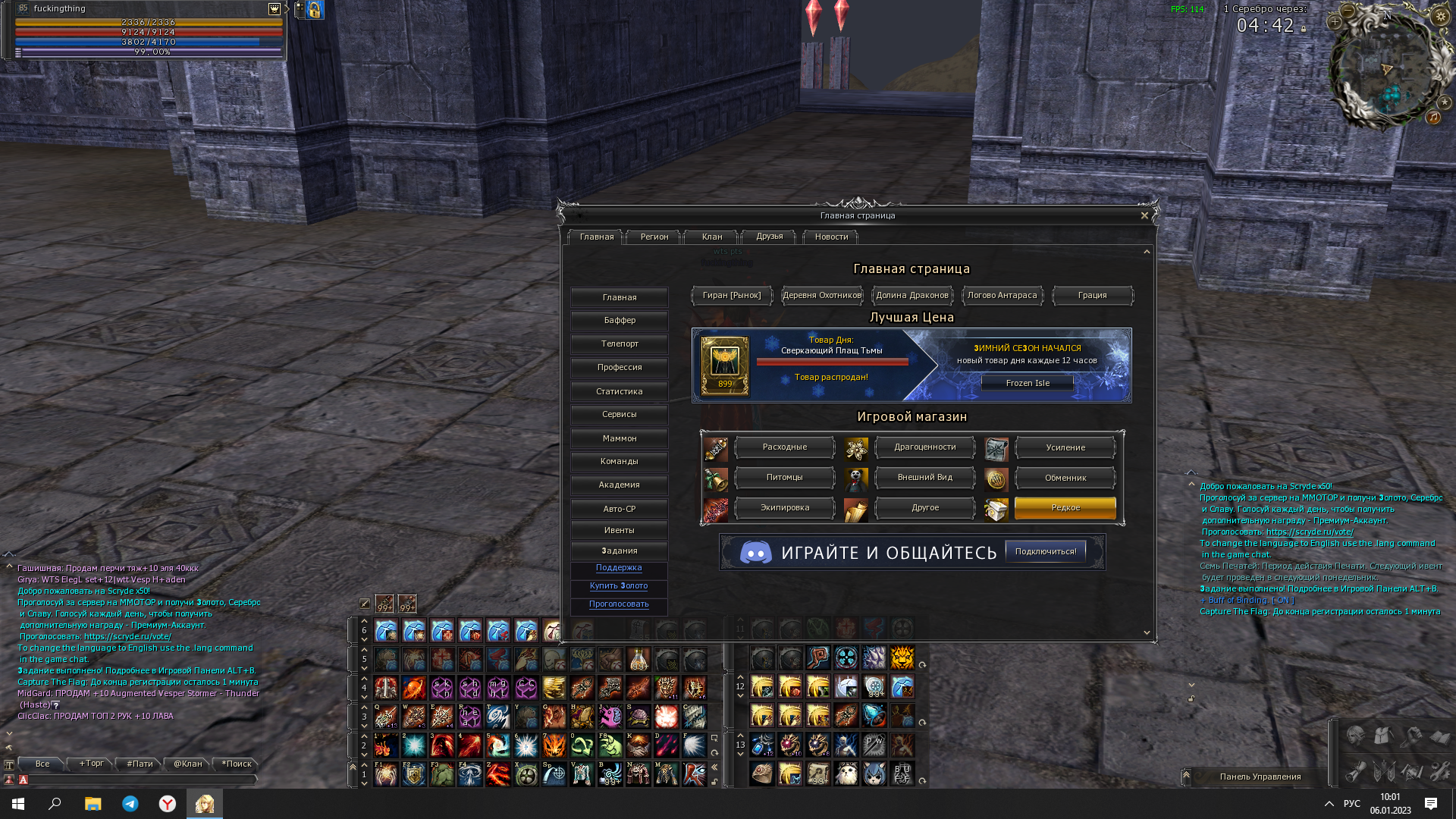Open the Проголосовать link
The image size is (1456, 819).
pos(619,604)
